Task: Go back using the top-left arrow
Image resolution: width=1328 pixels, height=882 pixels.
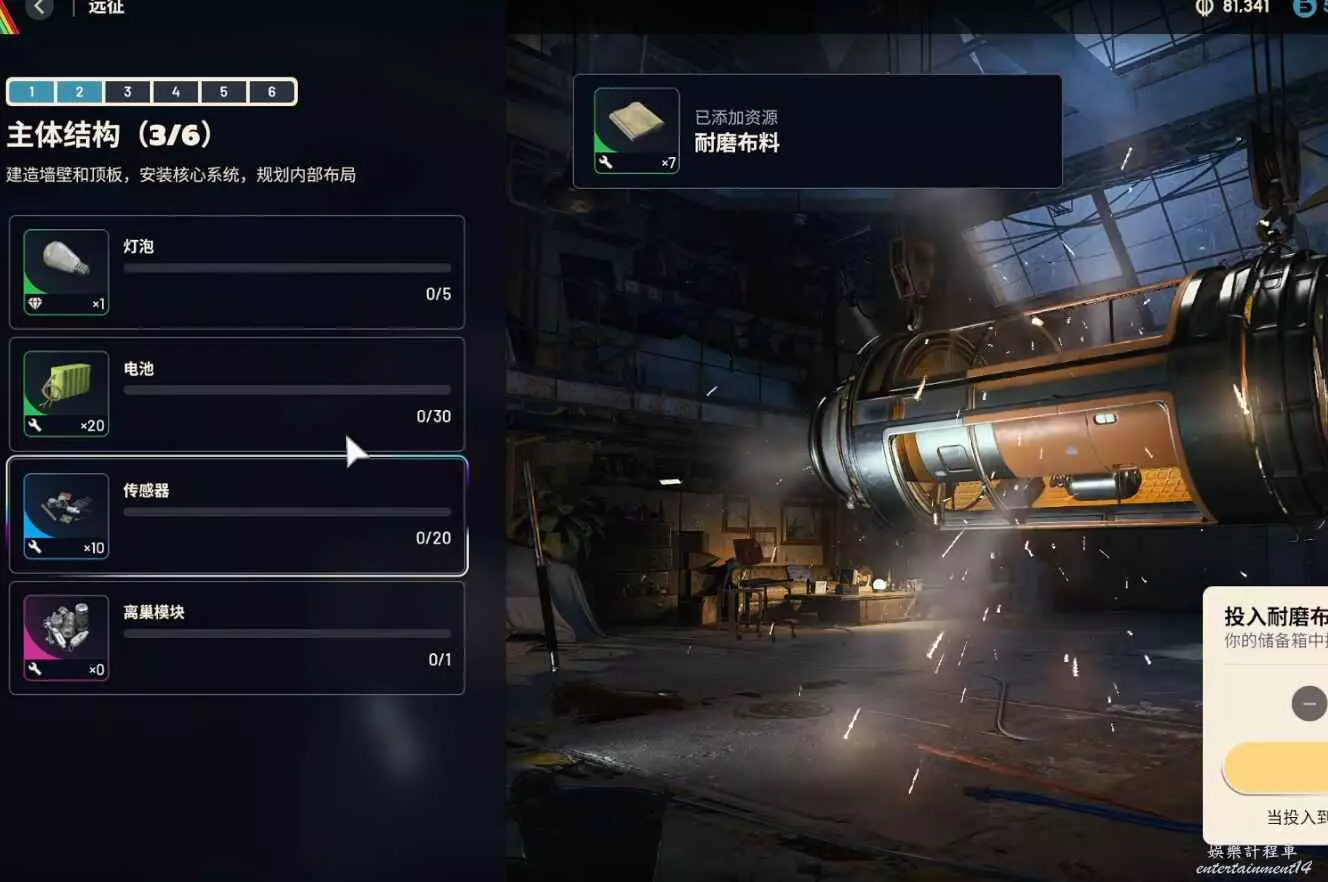Action: click(x=39, y=8)
